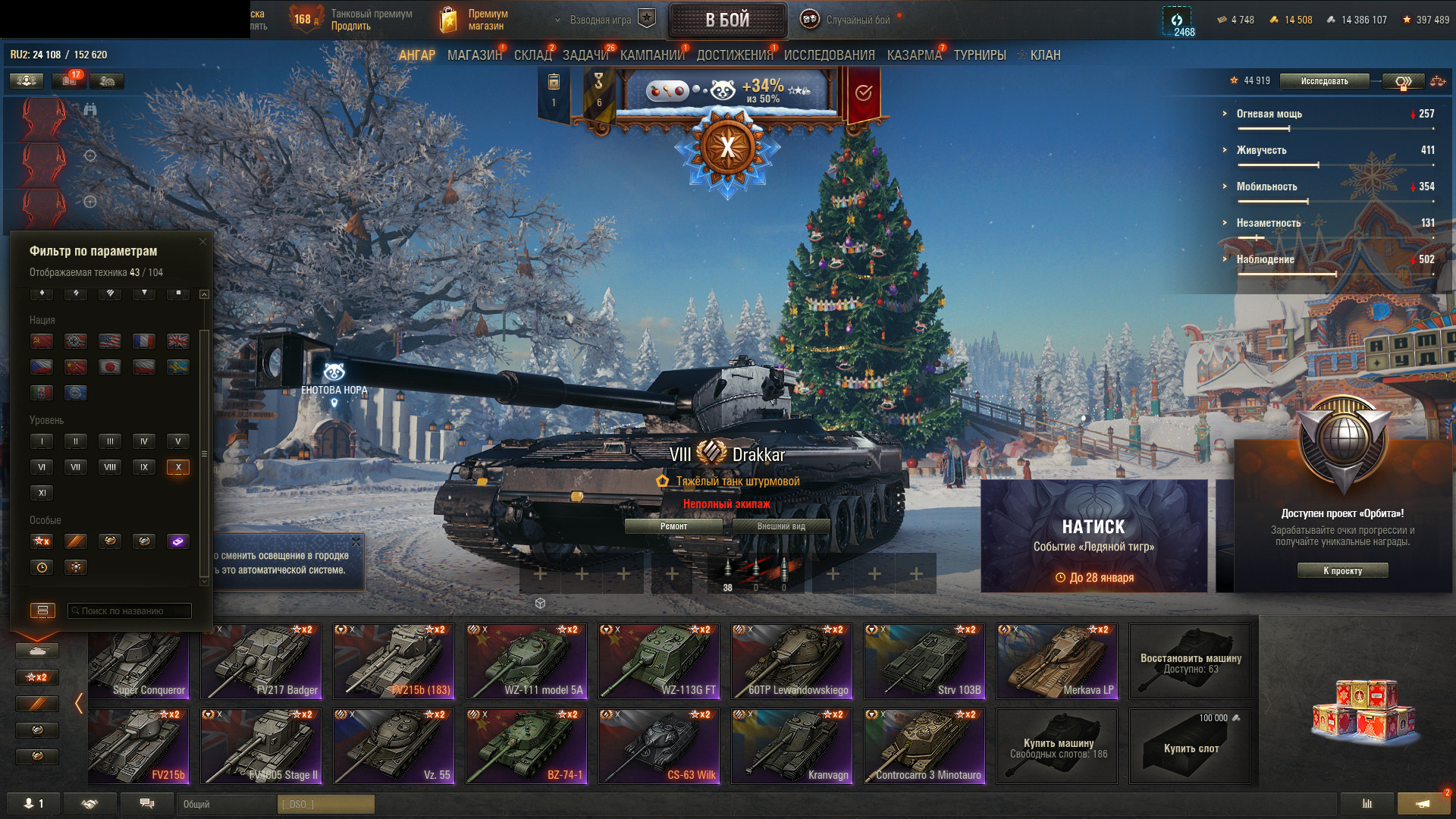Close the parameter filter panel

pyautogui.click(x=202, y=242)
